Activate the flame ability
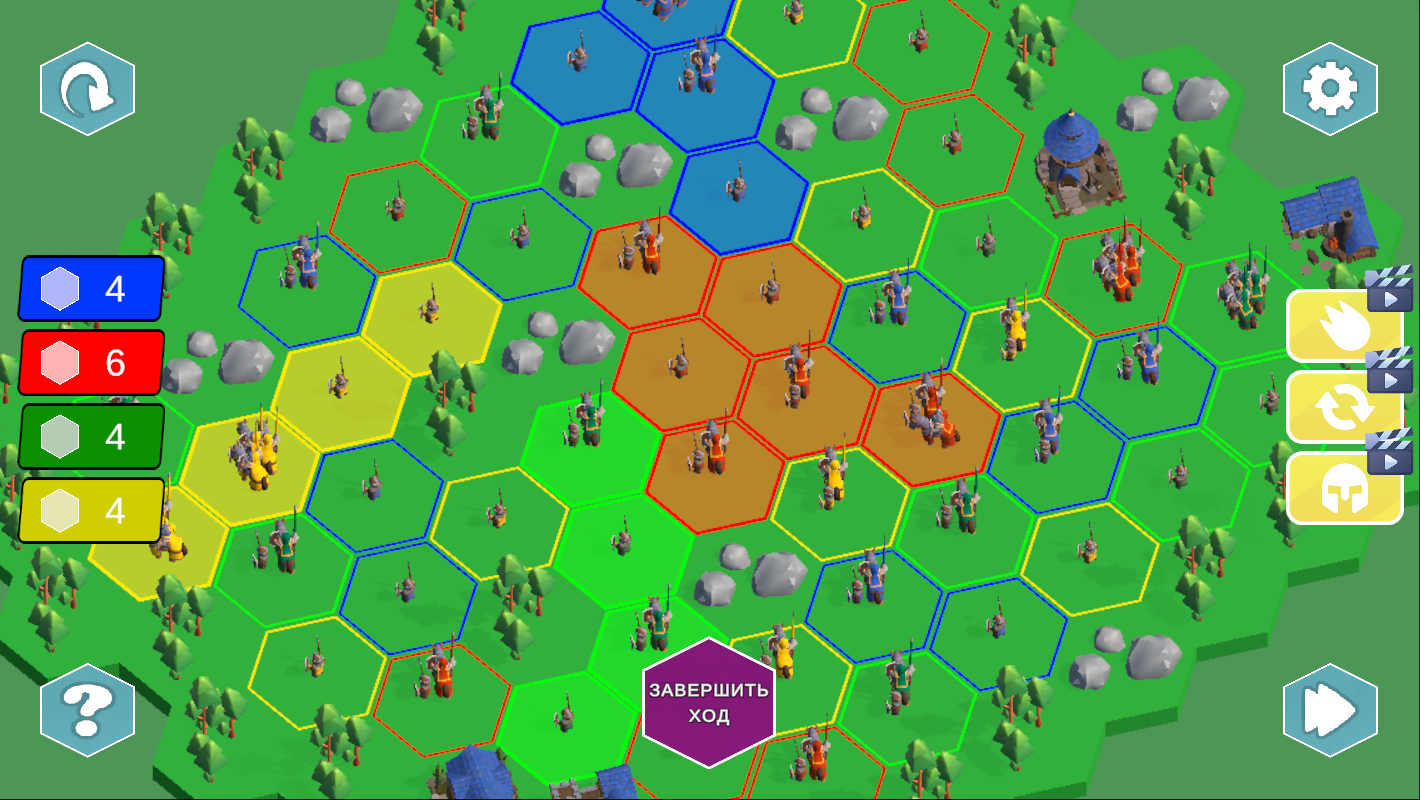 1334,327
